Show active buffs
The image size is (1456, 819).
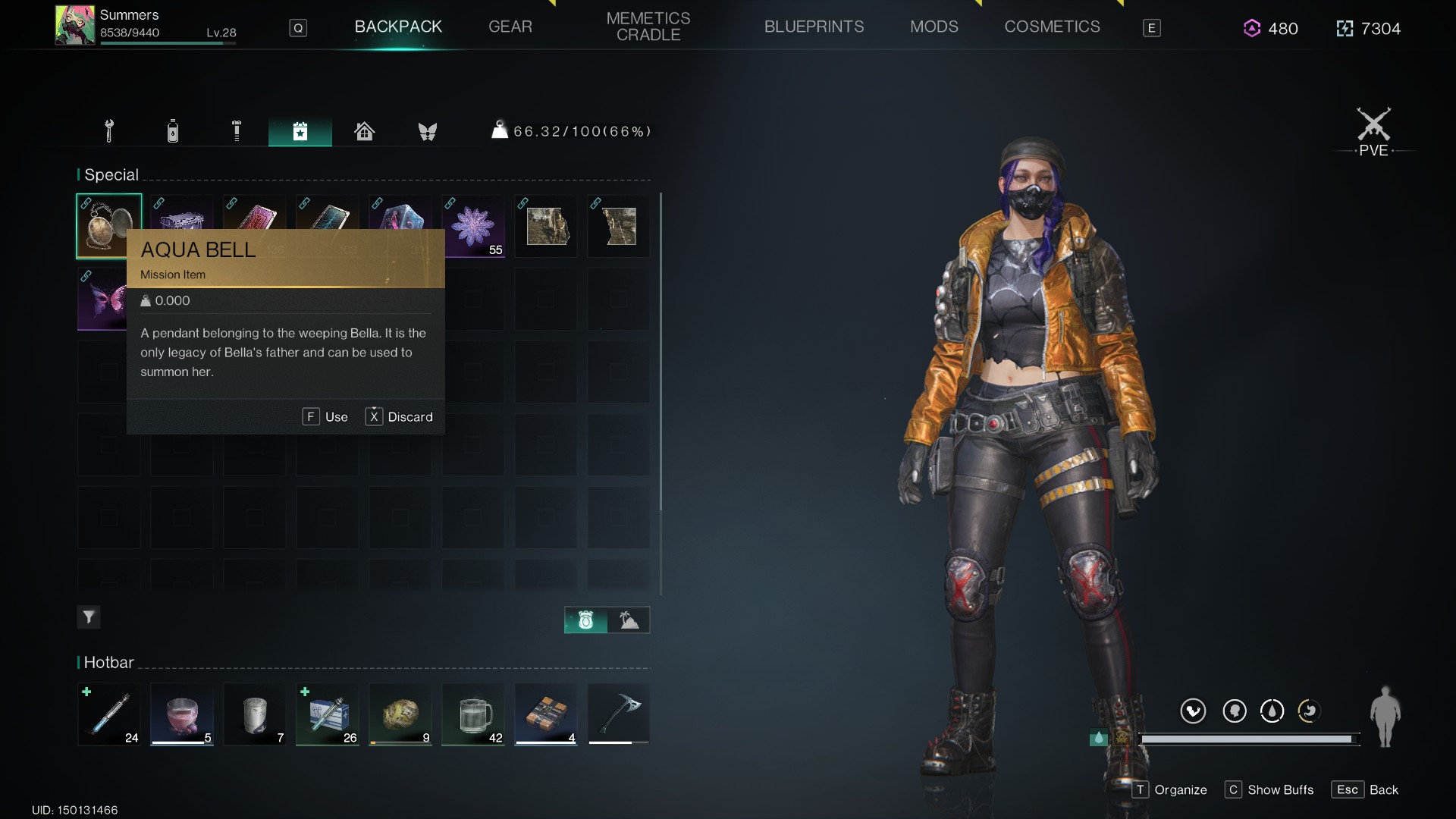tap(1269, 789)
